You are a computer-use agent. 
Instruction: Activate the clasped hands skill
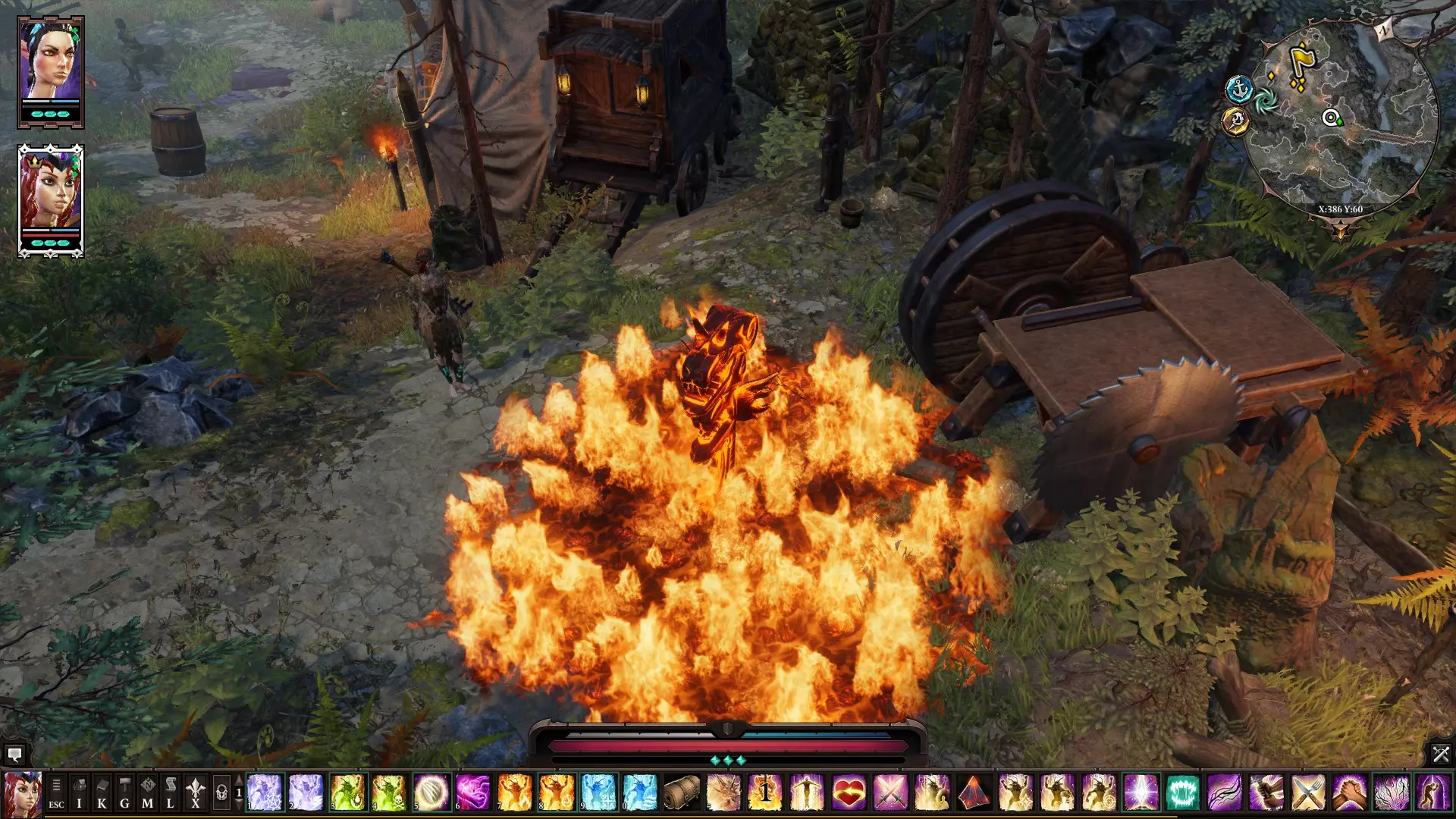click(1350, 792)
